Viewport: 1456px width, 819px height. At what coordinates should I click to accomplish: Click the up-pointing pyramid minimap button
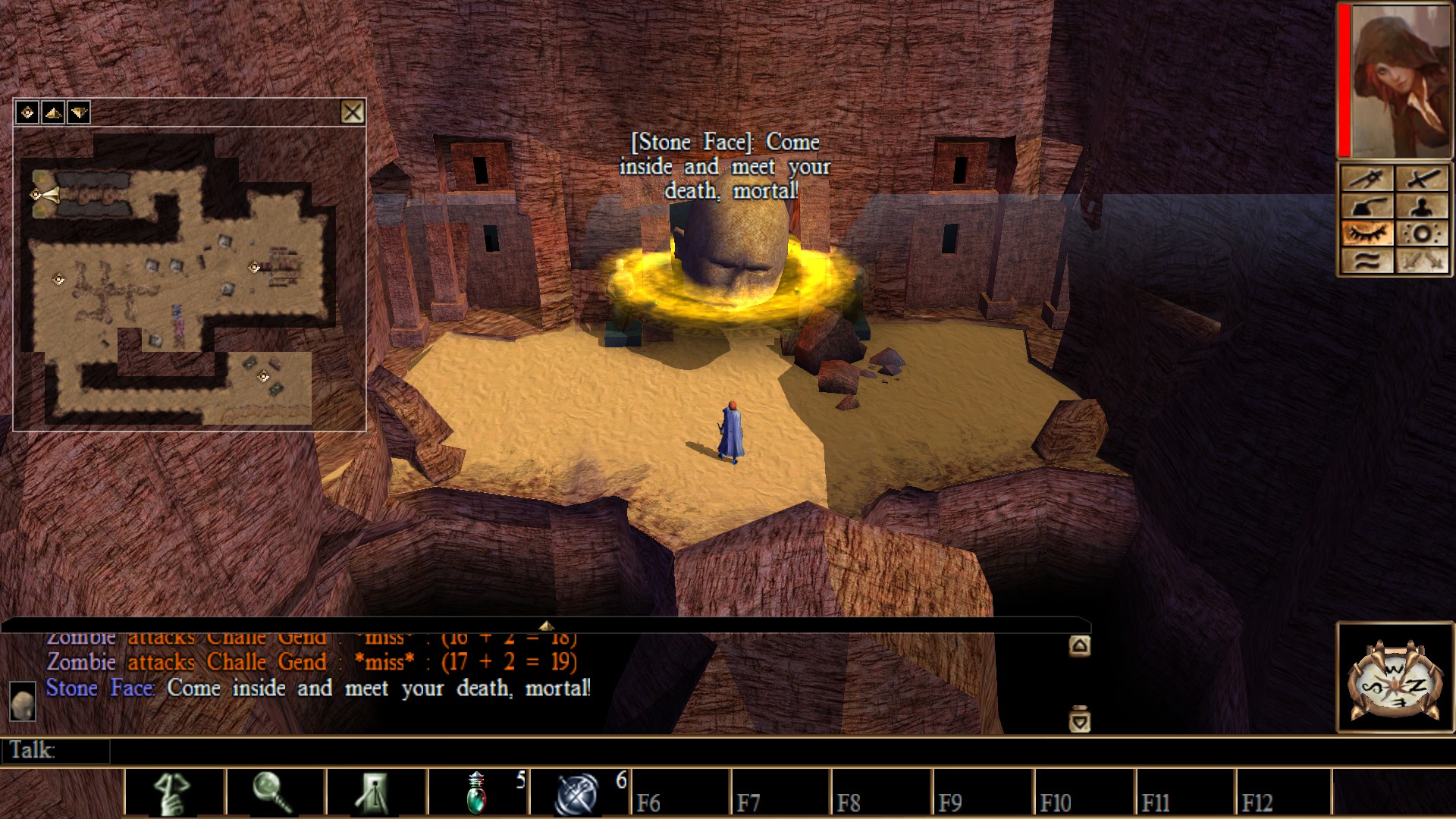click(x=53, y=113)
